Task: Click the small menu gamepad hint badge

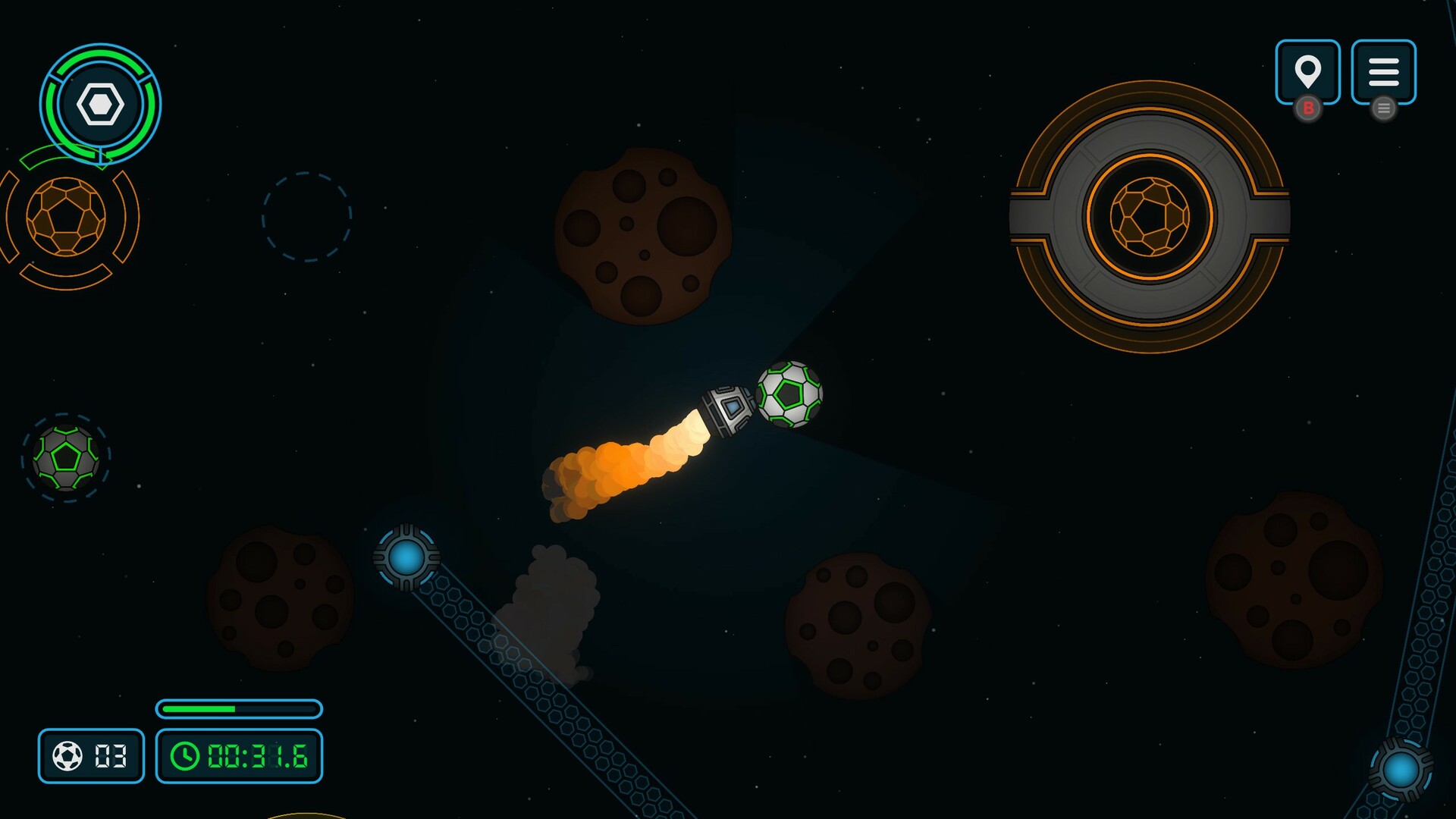Action: (x=1384, y=109)
